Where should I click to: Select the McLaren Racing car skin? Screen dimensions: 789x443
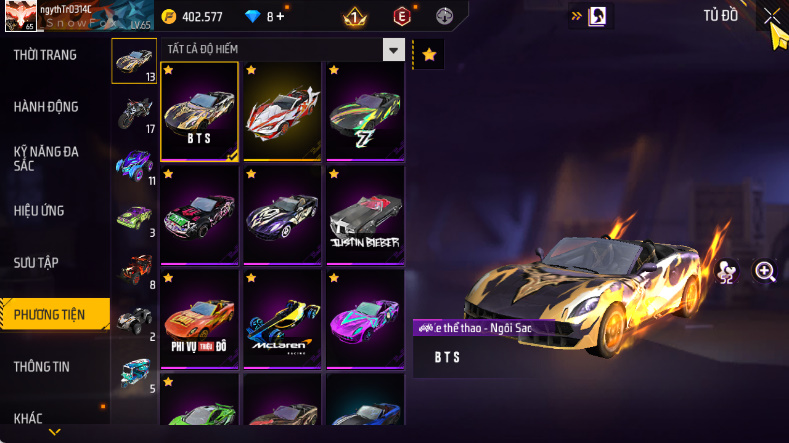click(282, 318)
